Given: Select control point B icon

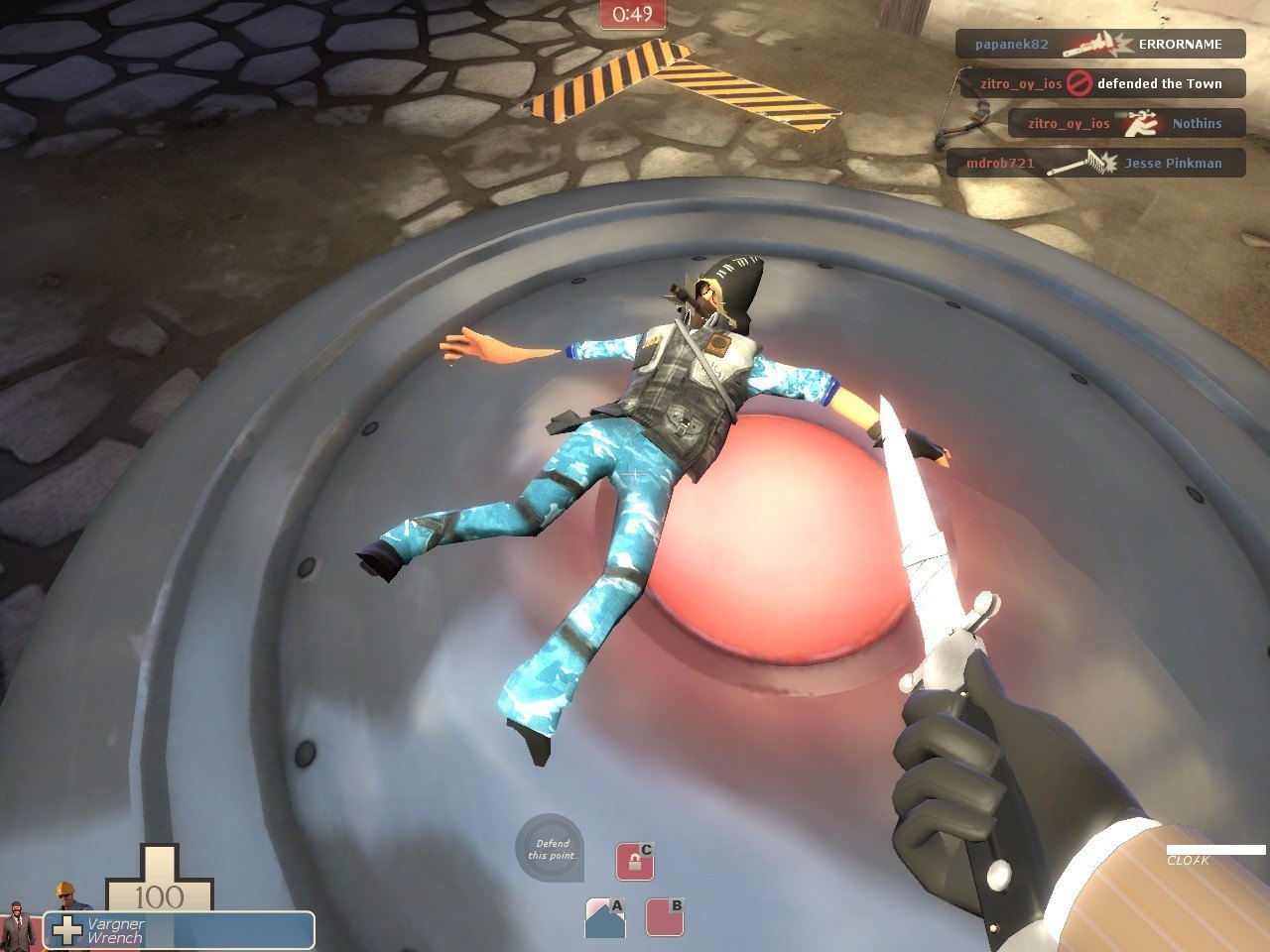Looking at the screenshot, I should pyautogui.click(x=665, y=917).
